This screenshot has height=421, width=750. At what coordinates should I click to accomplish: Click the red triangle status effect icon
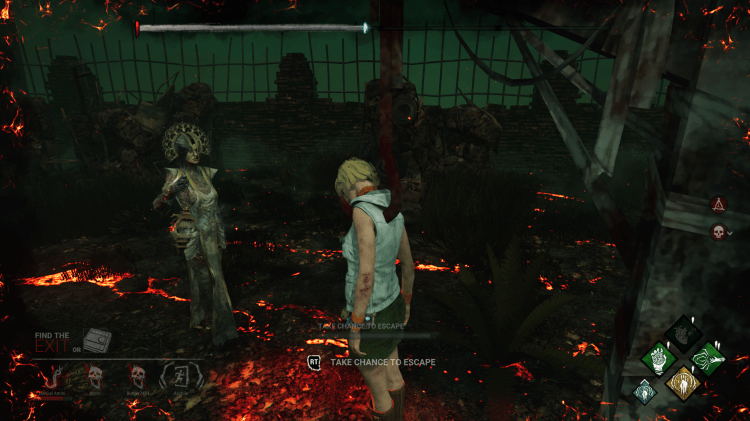click(717, 204)
